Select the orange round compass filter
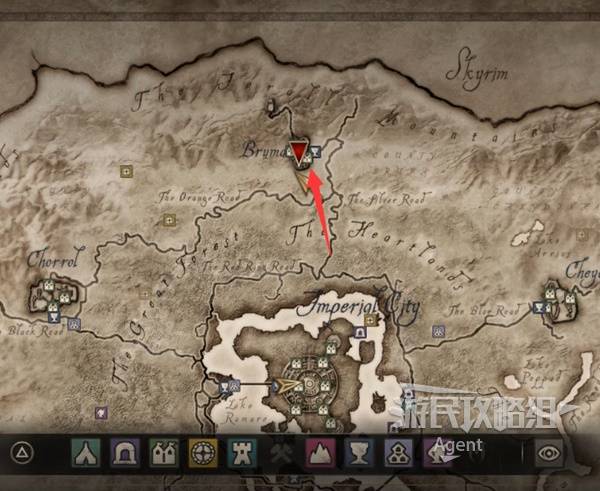 click(x=201, y=454)
